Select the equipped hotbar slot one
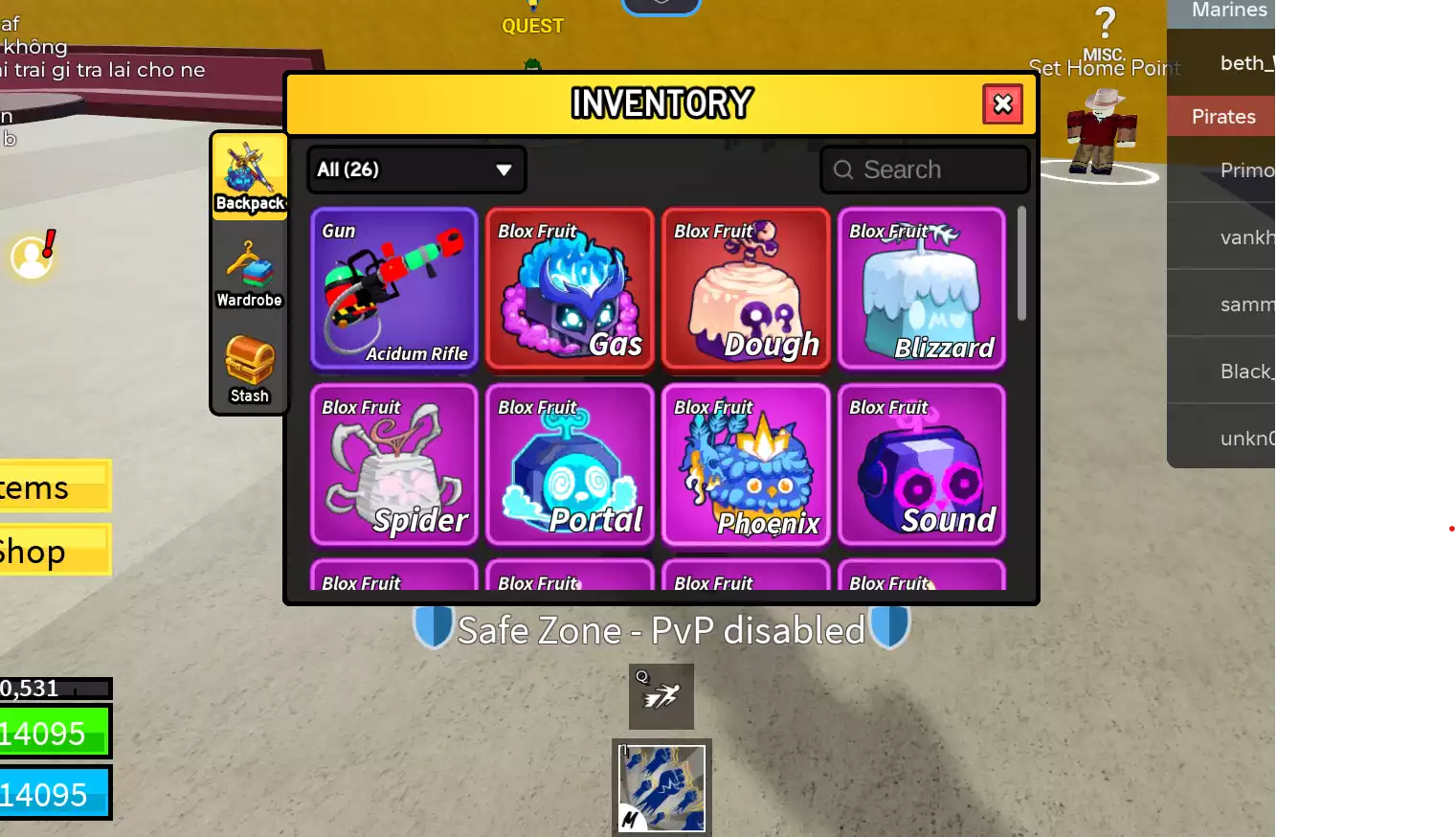Viewport: 1456px width, 837px height. tap(661, 788)
